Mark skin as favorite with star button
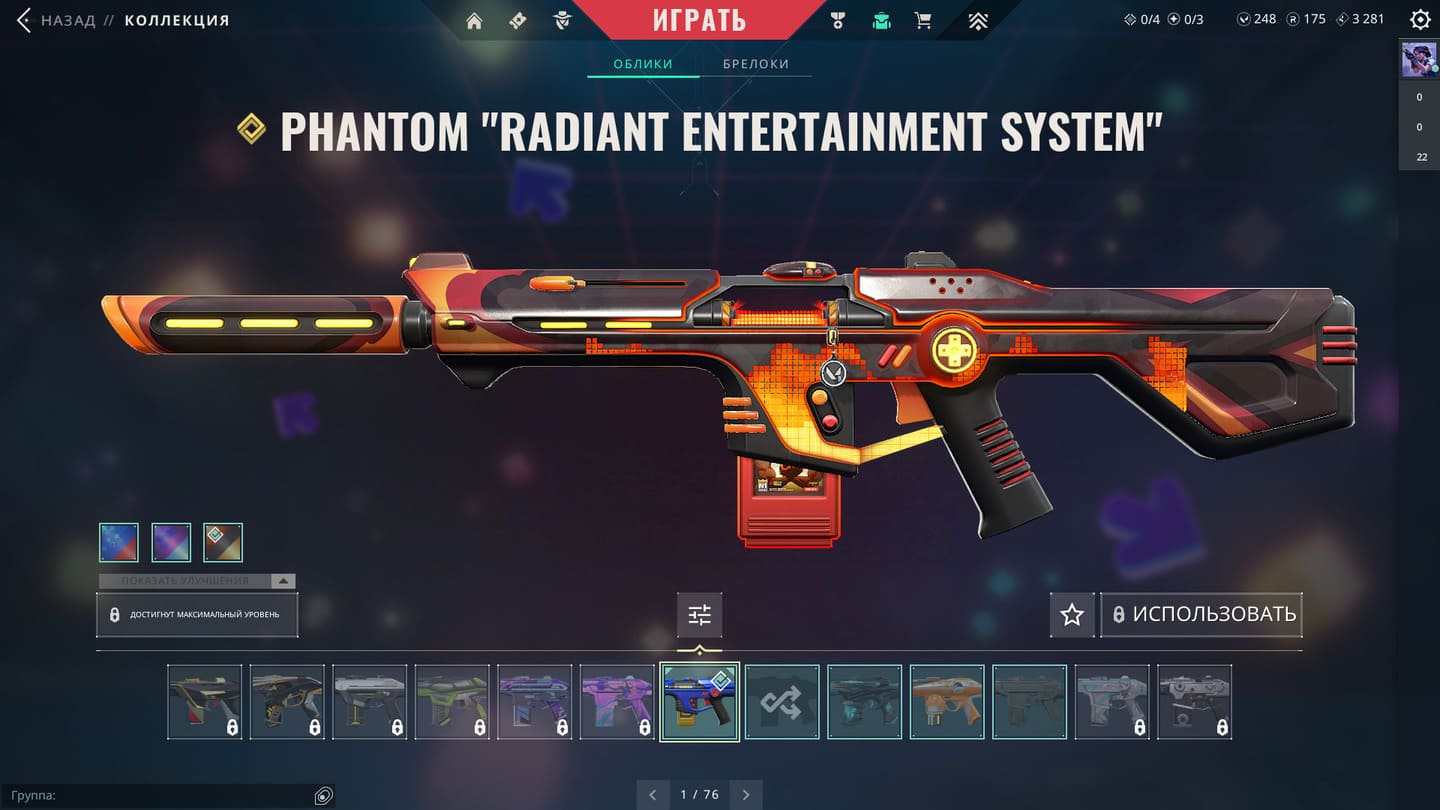The width and height of the screenshot is (1440, 810). point(1072,615)
